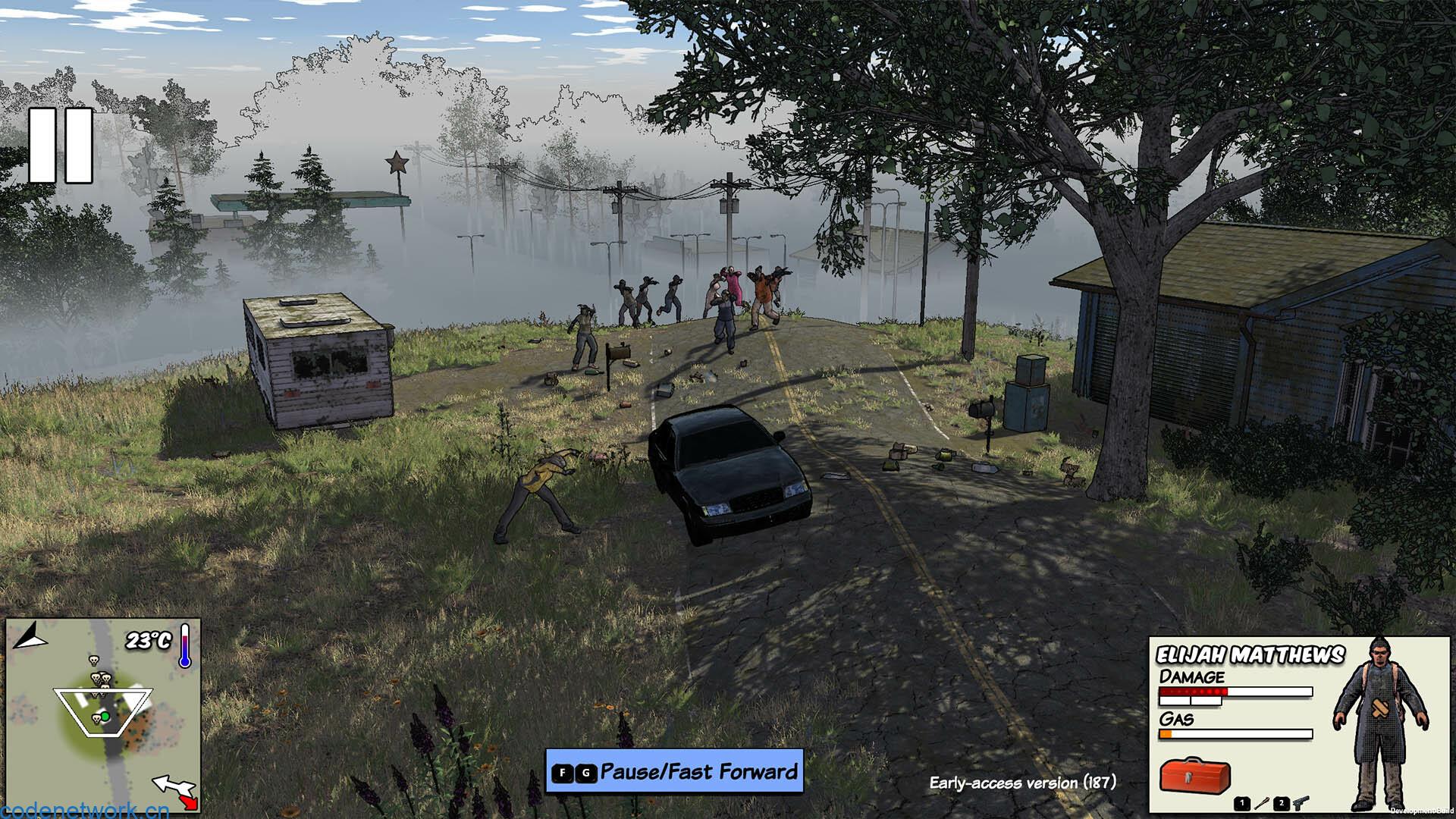
Task: Click the white and red arrows on minimap
Action: (x=176, y=791)
